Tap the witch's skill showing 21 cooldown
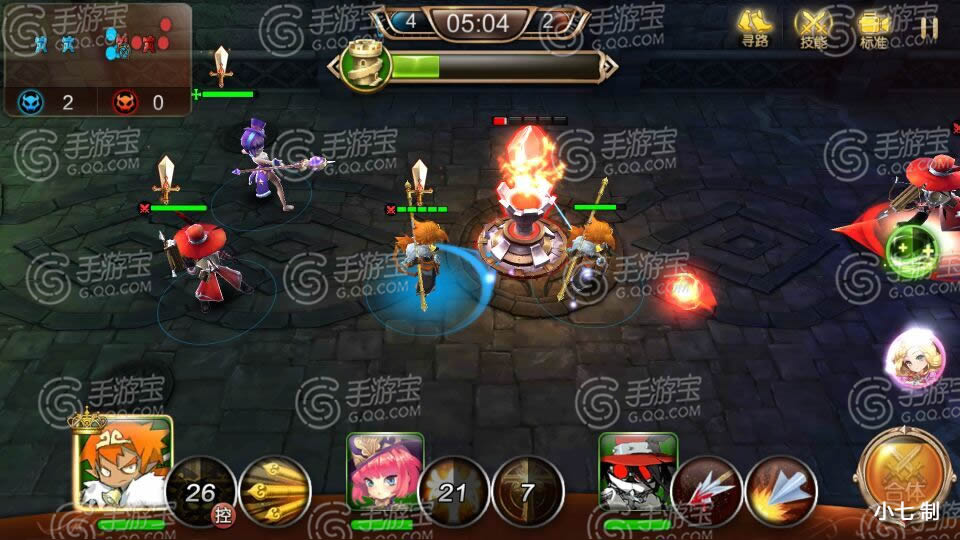 453,492
